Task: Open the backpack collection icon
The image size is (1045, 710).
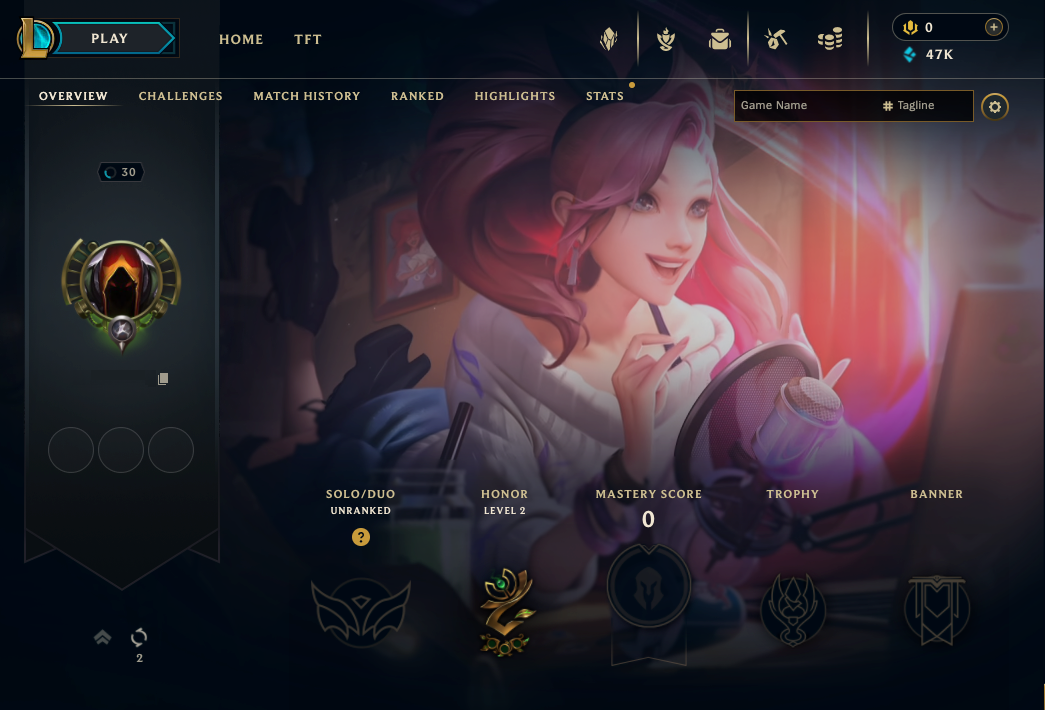Action: tap(719, 40)
